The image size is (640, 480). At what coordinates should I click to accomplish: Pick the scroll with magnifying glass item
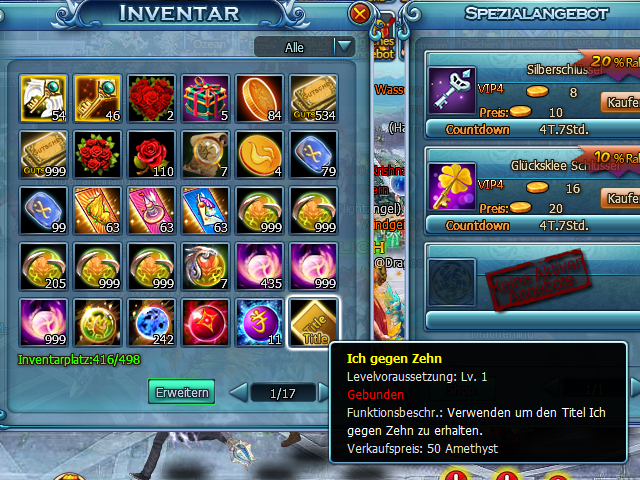205,155
